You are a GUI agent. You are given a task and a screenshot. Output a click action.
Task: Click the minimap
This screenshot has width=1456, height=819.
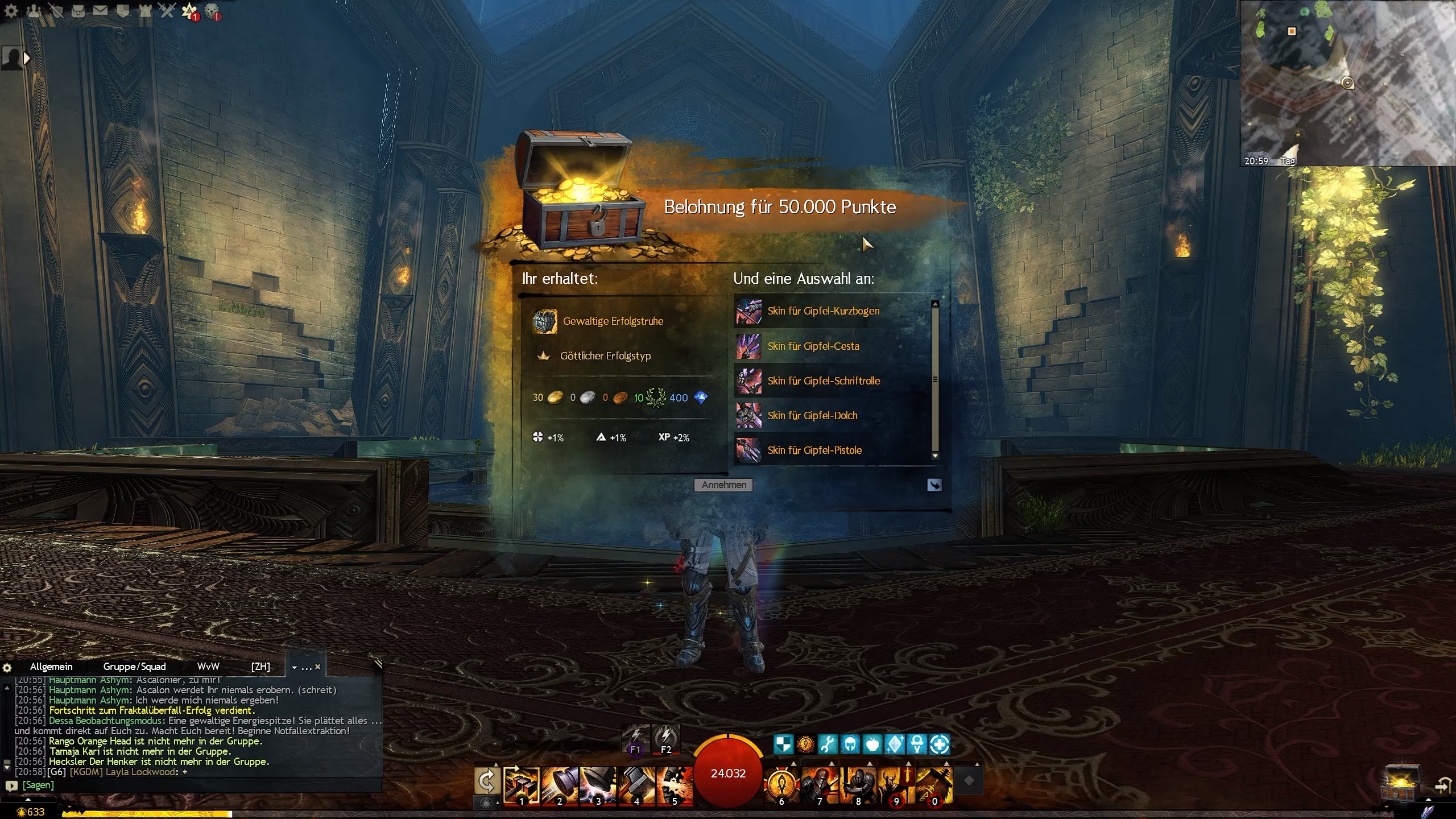(x=1347, y=83)
